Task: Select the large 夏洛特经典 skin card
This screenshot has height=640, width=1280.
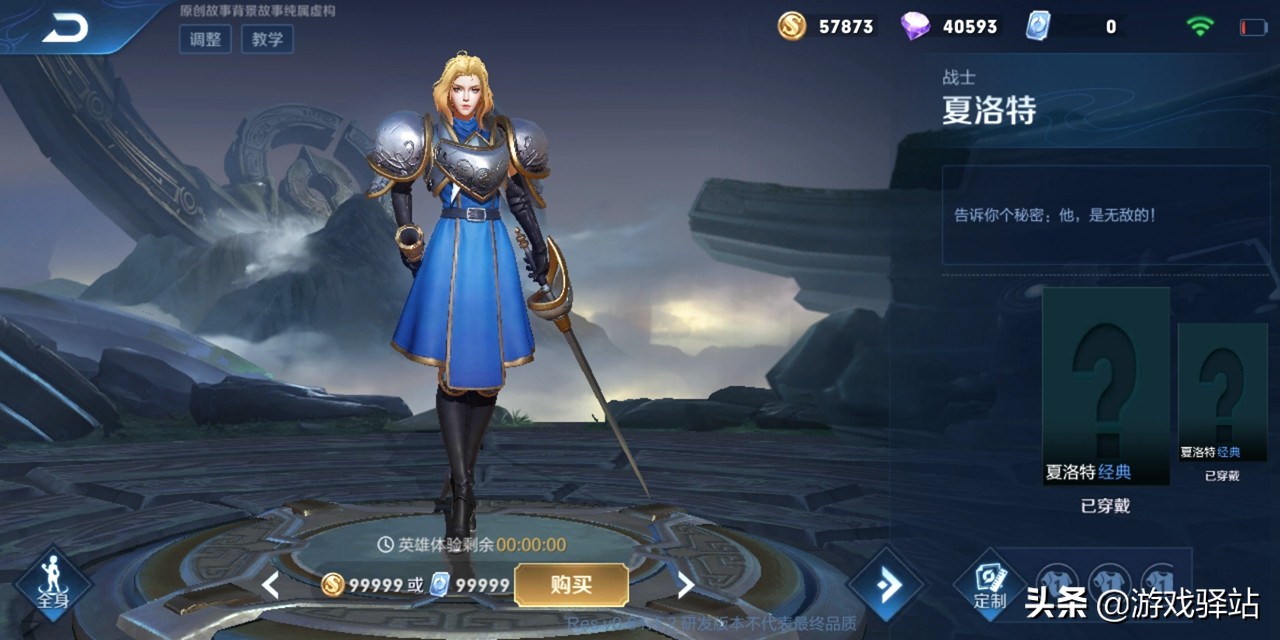Action: tap(1106, 386)
